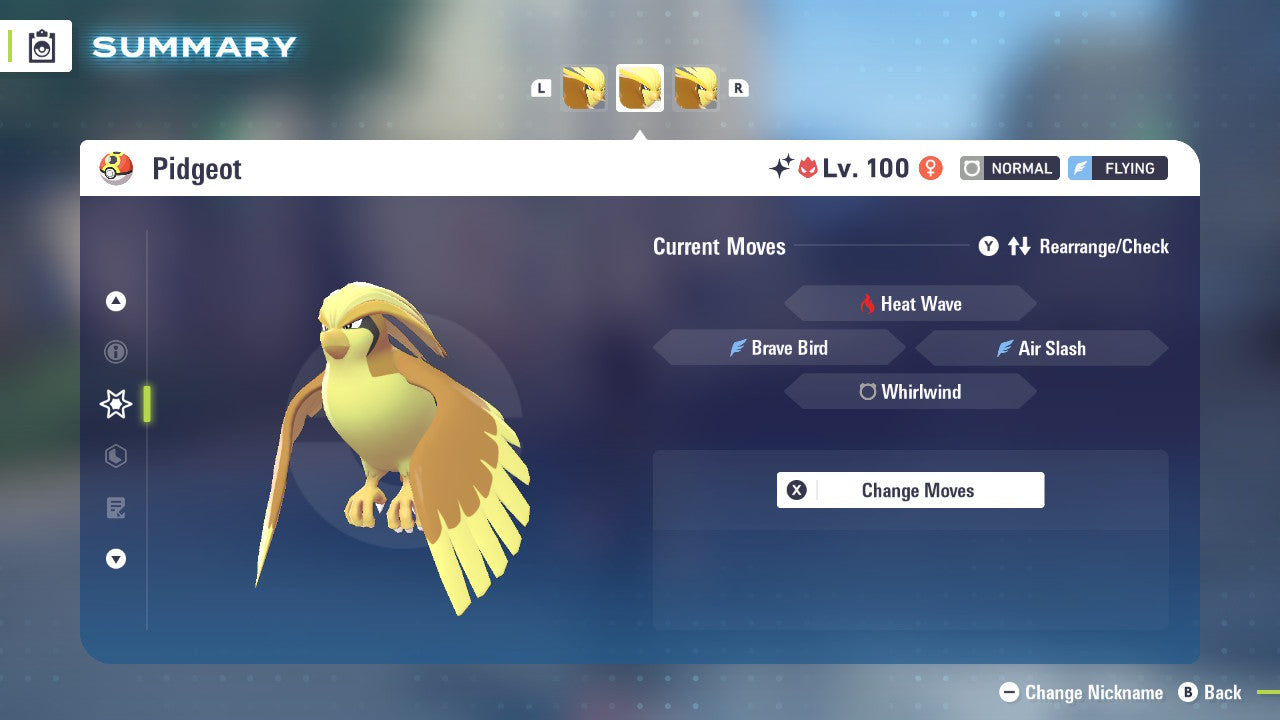The image size is (1280, 720).
Task: Click the NORMAL type badge
Action: pos(1009,168)
